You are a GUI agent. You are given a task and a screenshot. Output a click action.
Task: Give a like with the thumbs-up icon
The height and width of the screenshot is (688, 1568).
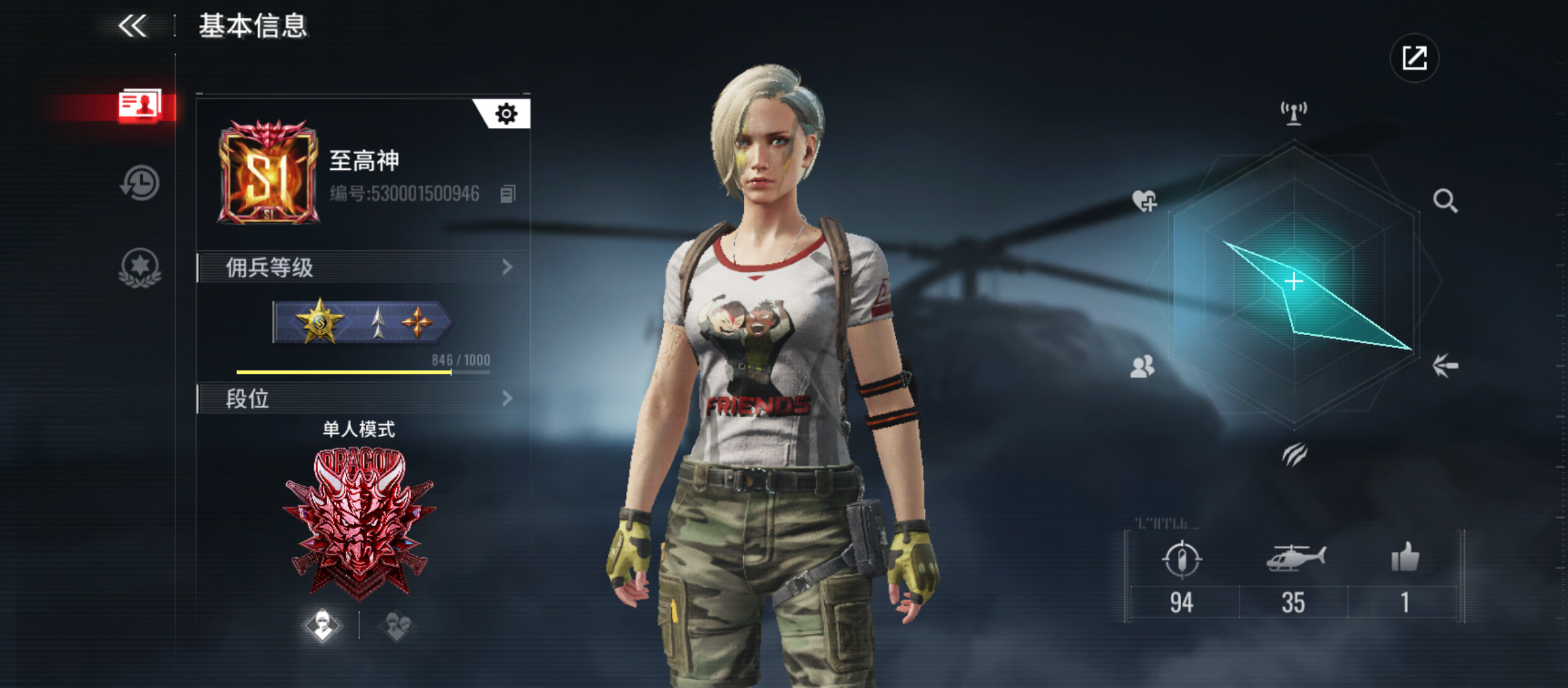(x=1405, y=558)
